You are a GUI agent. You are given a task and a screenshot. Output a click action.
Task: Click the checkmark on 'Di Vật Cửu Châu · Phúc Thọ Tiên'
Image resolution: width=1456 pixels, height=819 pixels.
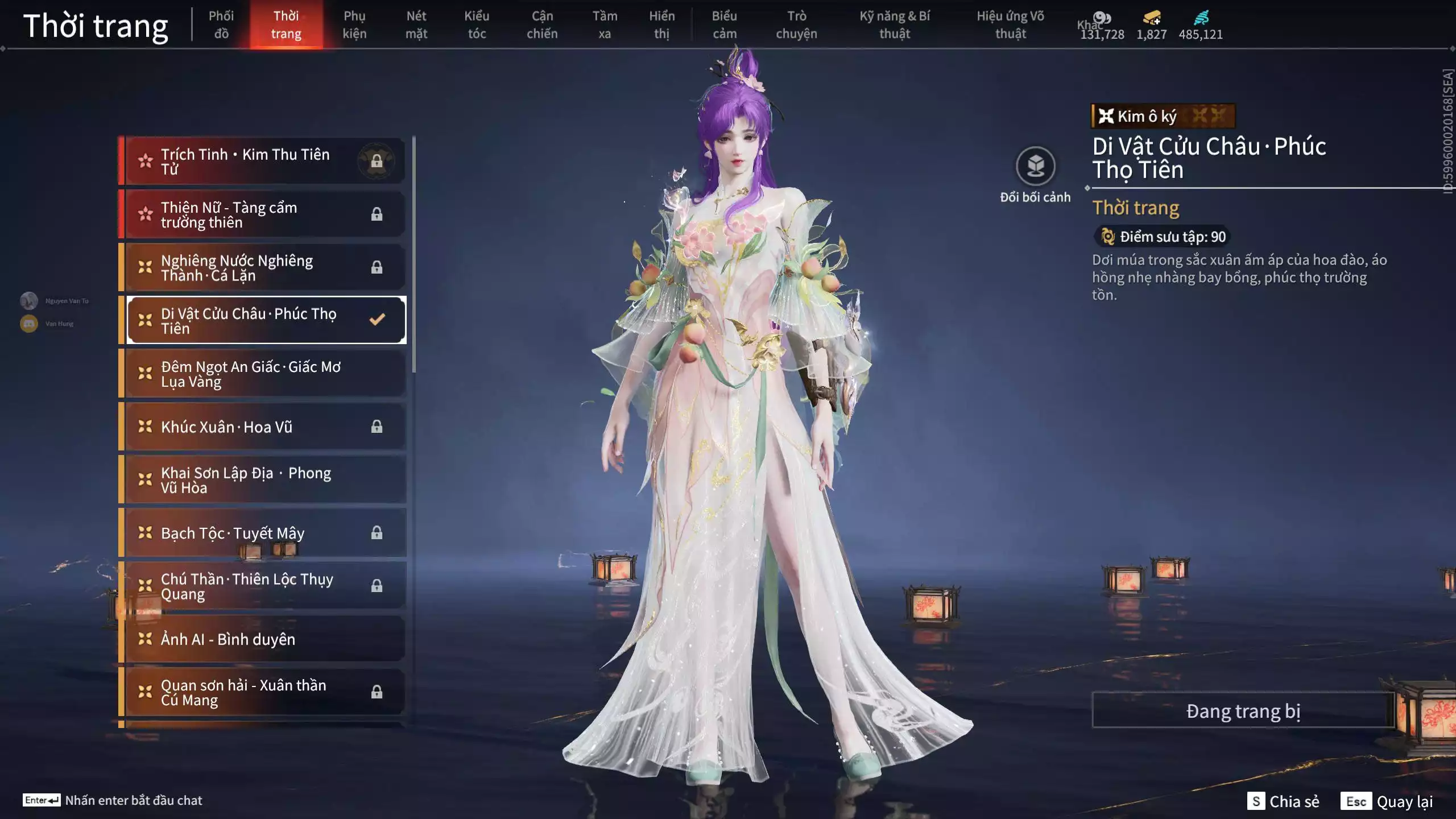pyautogui.click(x=377, y=320)
